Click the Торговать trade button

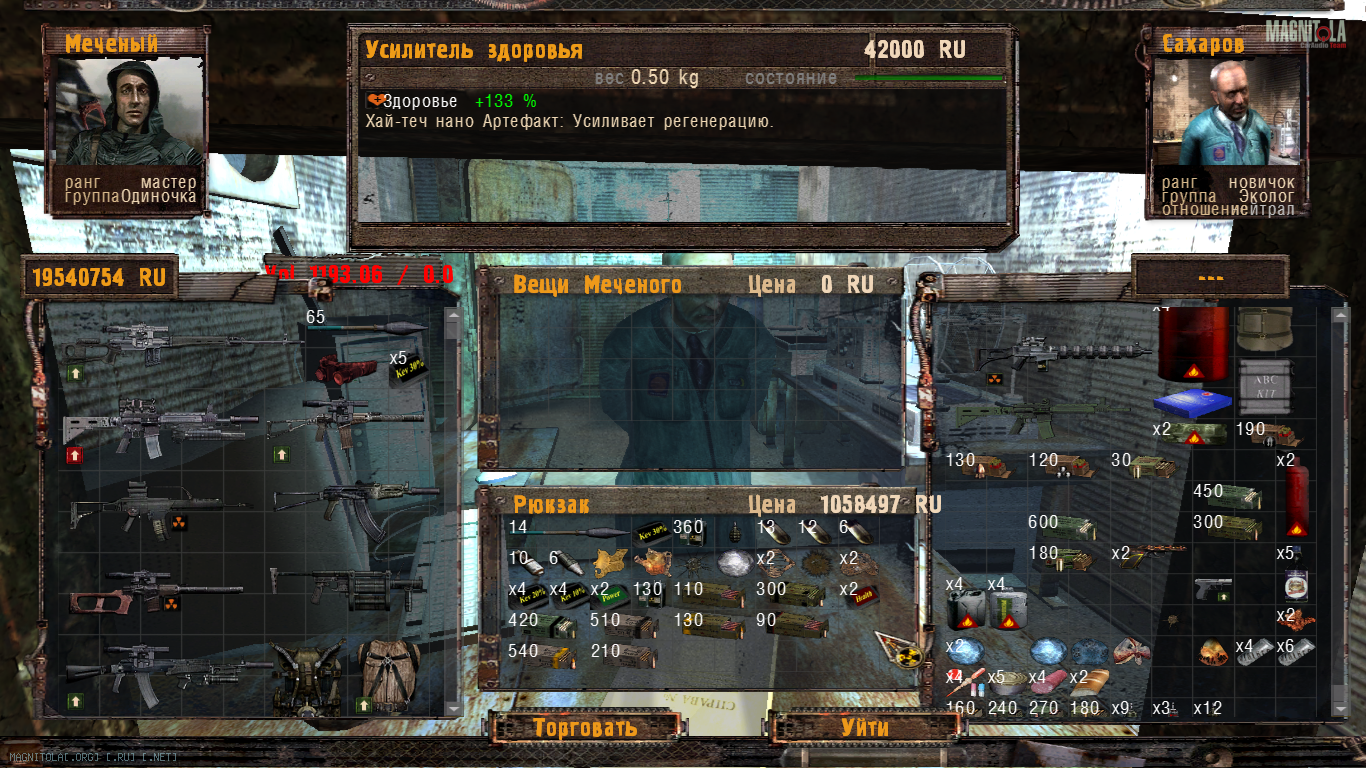[584, 727]
